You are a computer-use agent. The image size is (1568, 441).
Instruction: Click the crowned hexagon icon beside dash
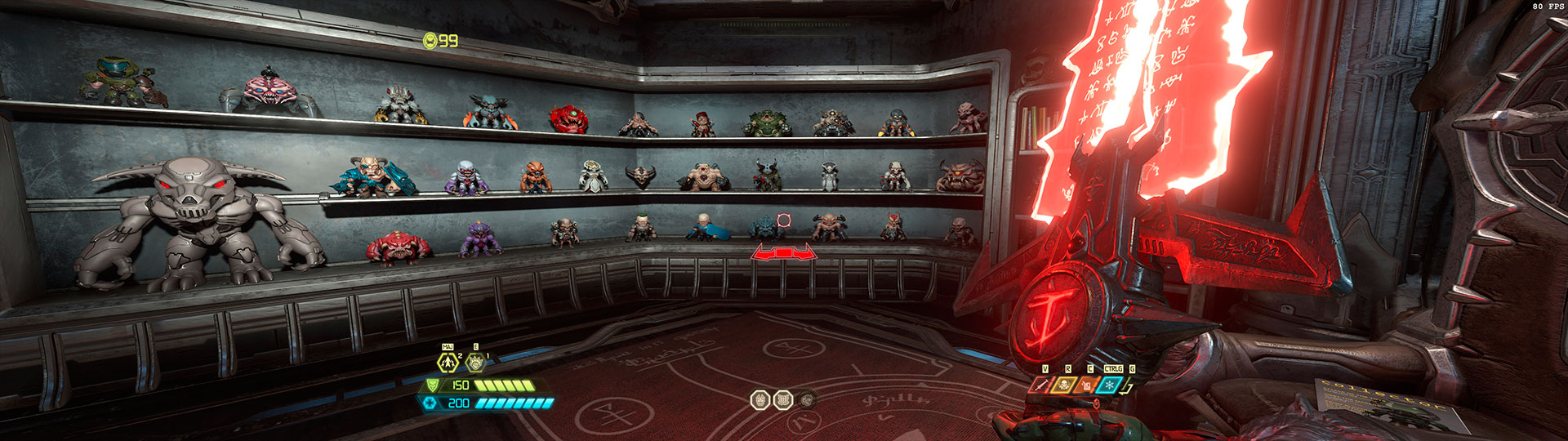point(474,362)
